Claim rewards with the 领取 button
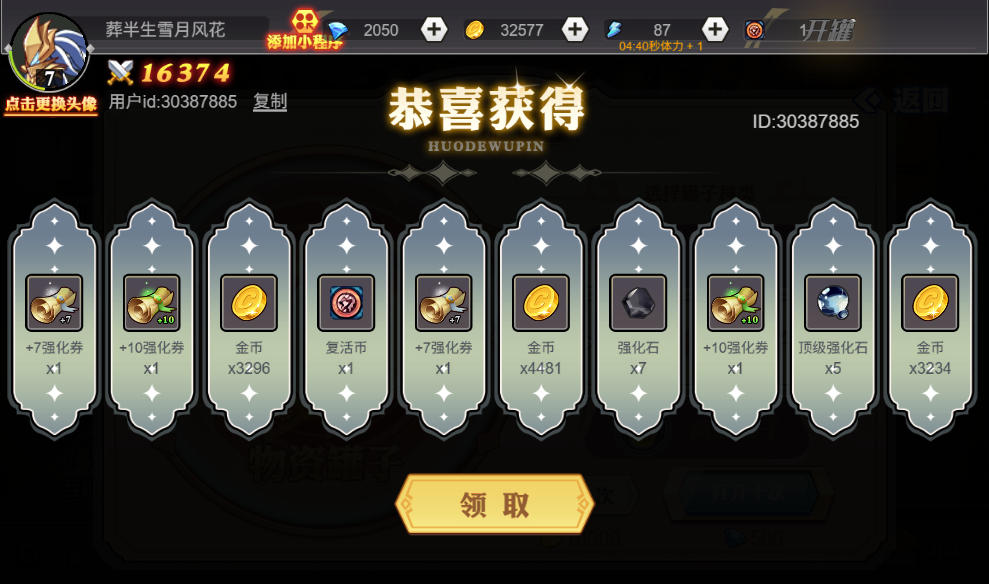 coord(495,504)
